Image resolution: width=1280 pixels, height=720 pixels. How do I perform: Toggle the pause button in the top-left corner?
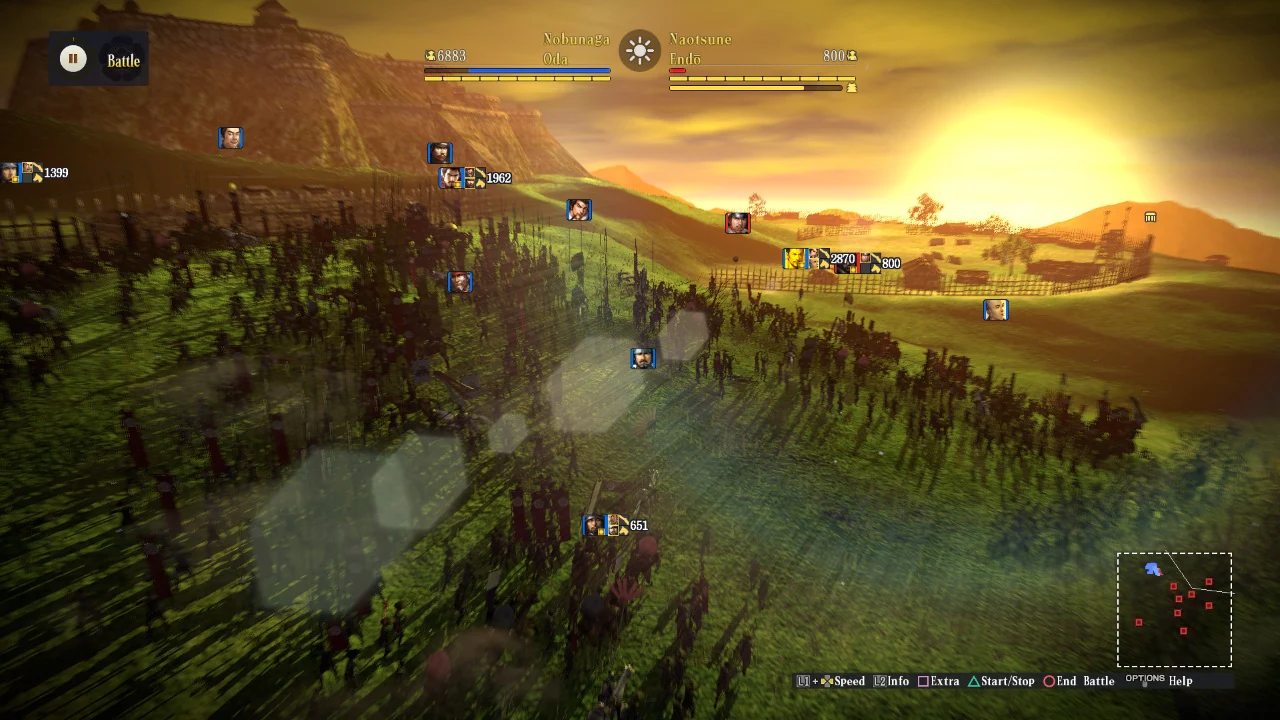click(73, 58)
